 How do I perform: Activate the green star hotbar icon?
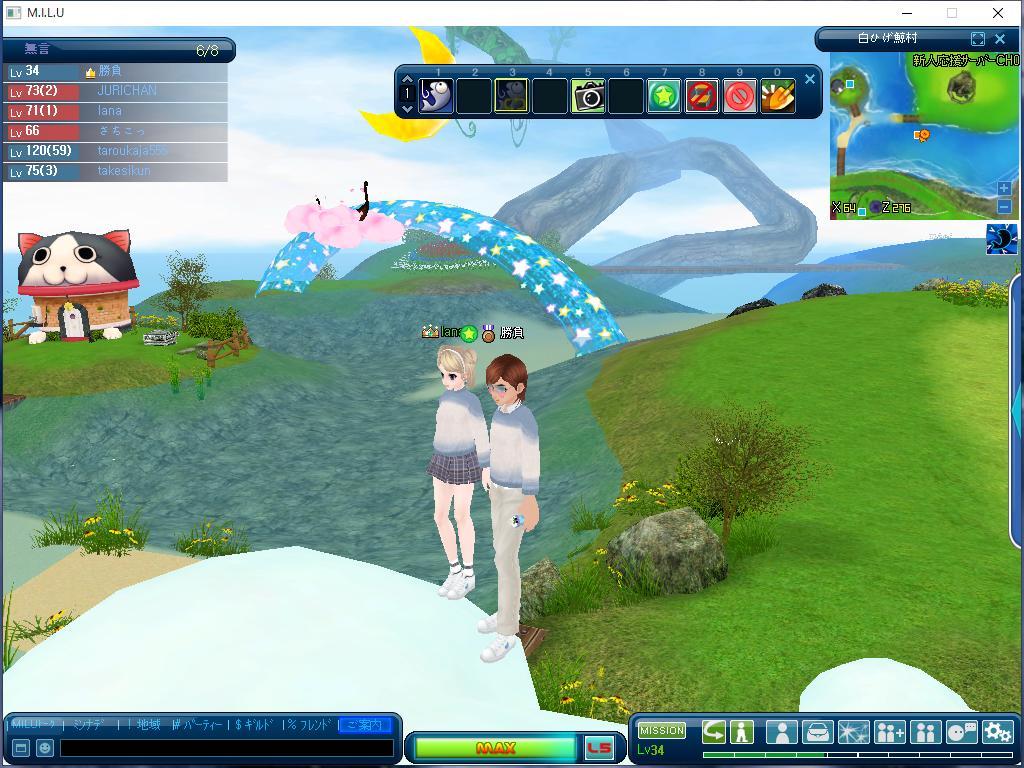[664, 96]
